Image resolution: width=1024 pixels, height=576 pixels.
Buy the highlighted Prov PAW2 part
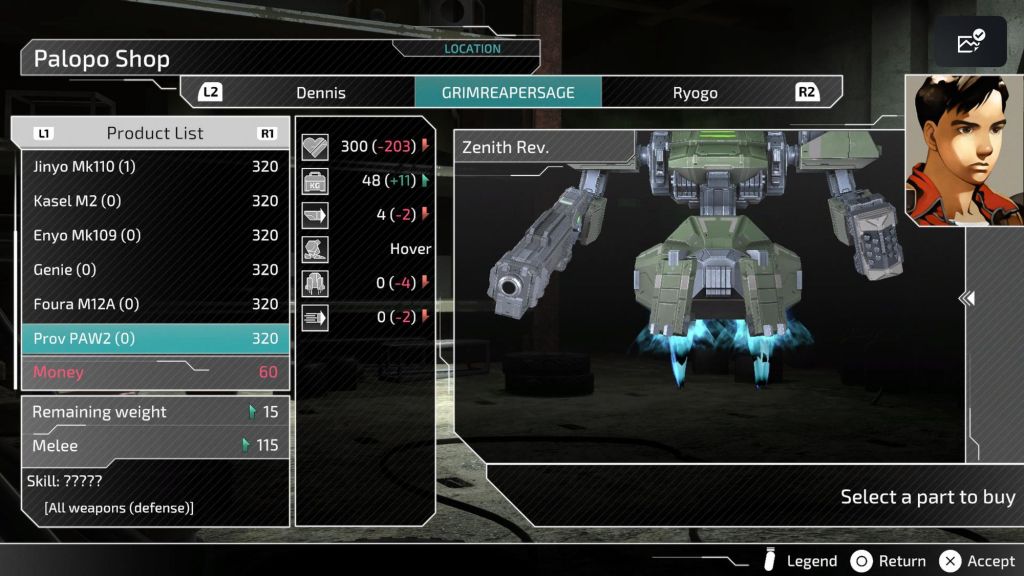tap(155, 338)
